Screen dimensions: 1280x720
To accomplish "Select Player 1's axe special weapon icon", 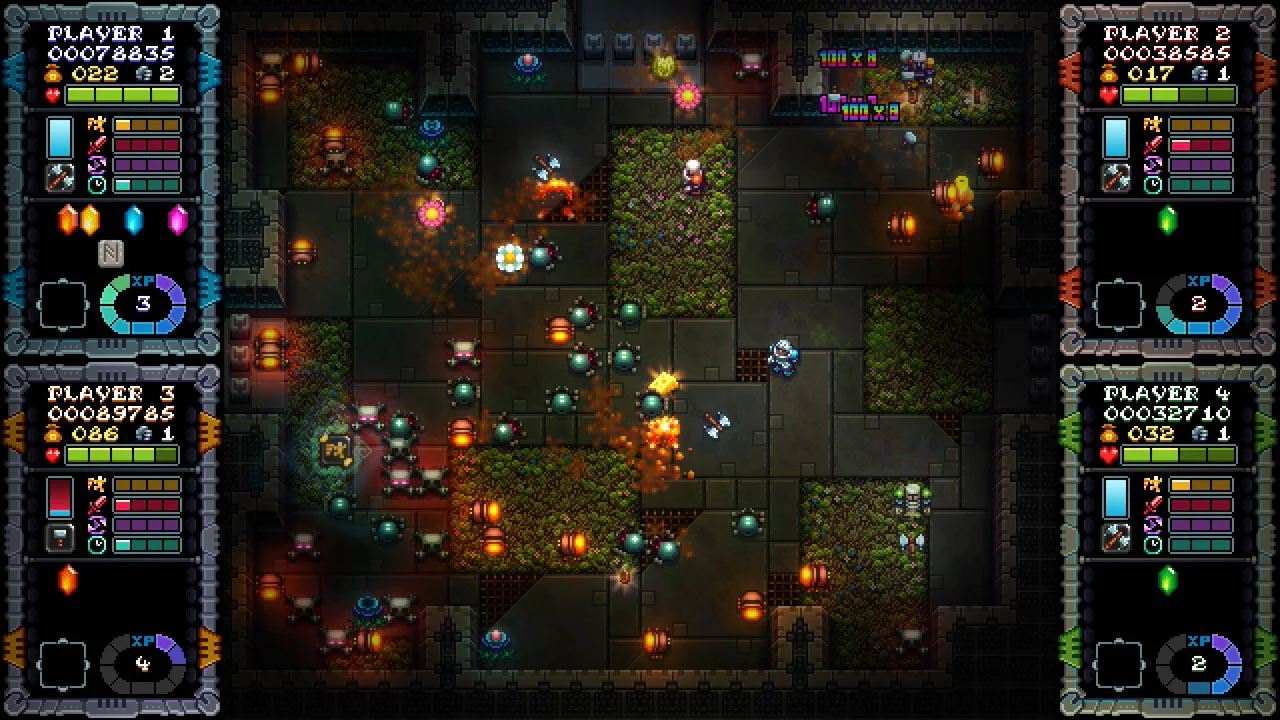I will tap(60, 178).
